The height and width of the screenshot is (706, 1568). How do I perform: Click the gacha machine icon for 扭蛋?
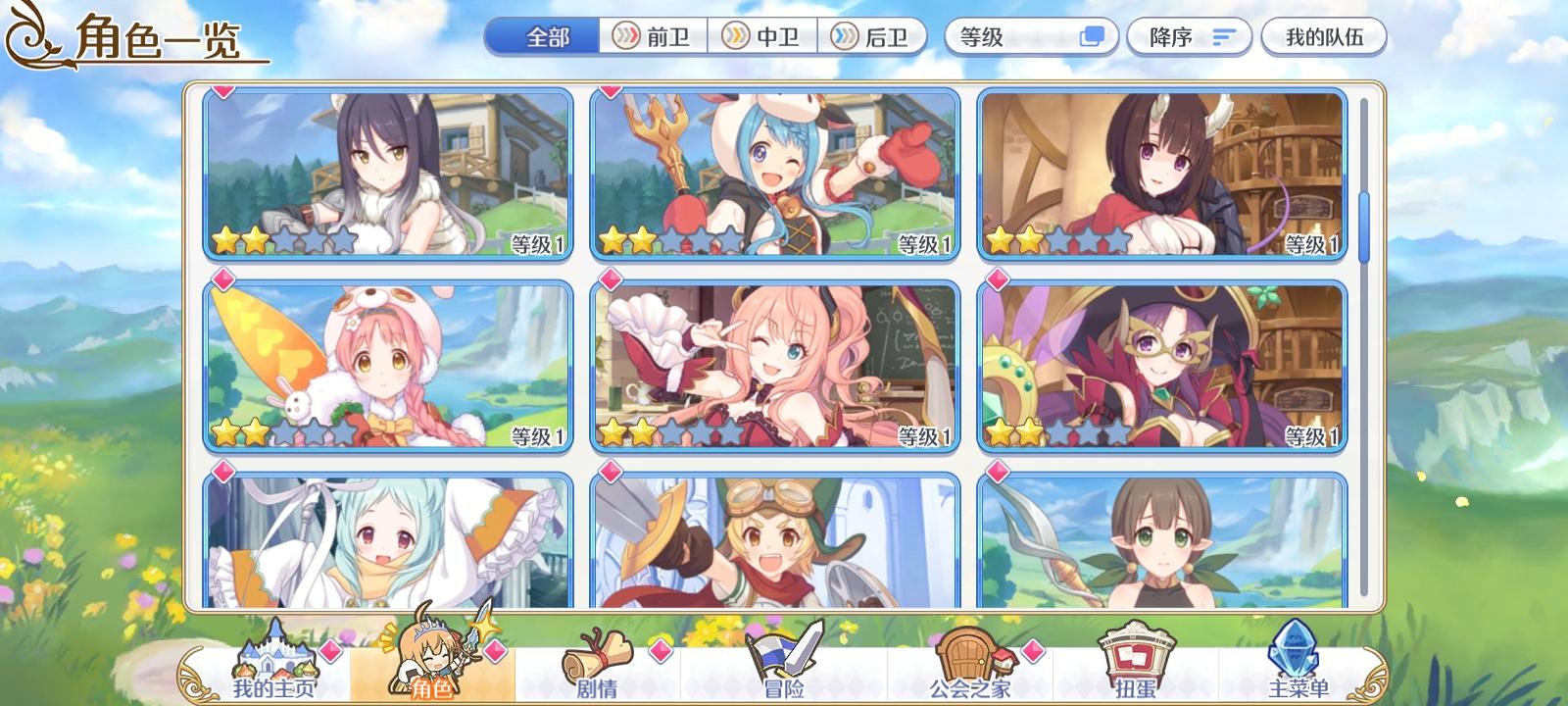[1137, 655]
